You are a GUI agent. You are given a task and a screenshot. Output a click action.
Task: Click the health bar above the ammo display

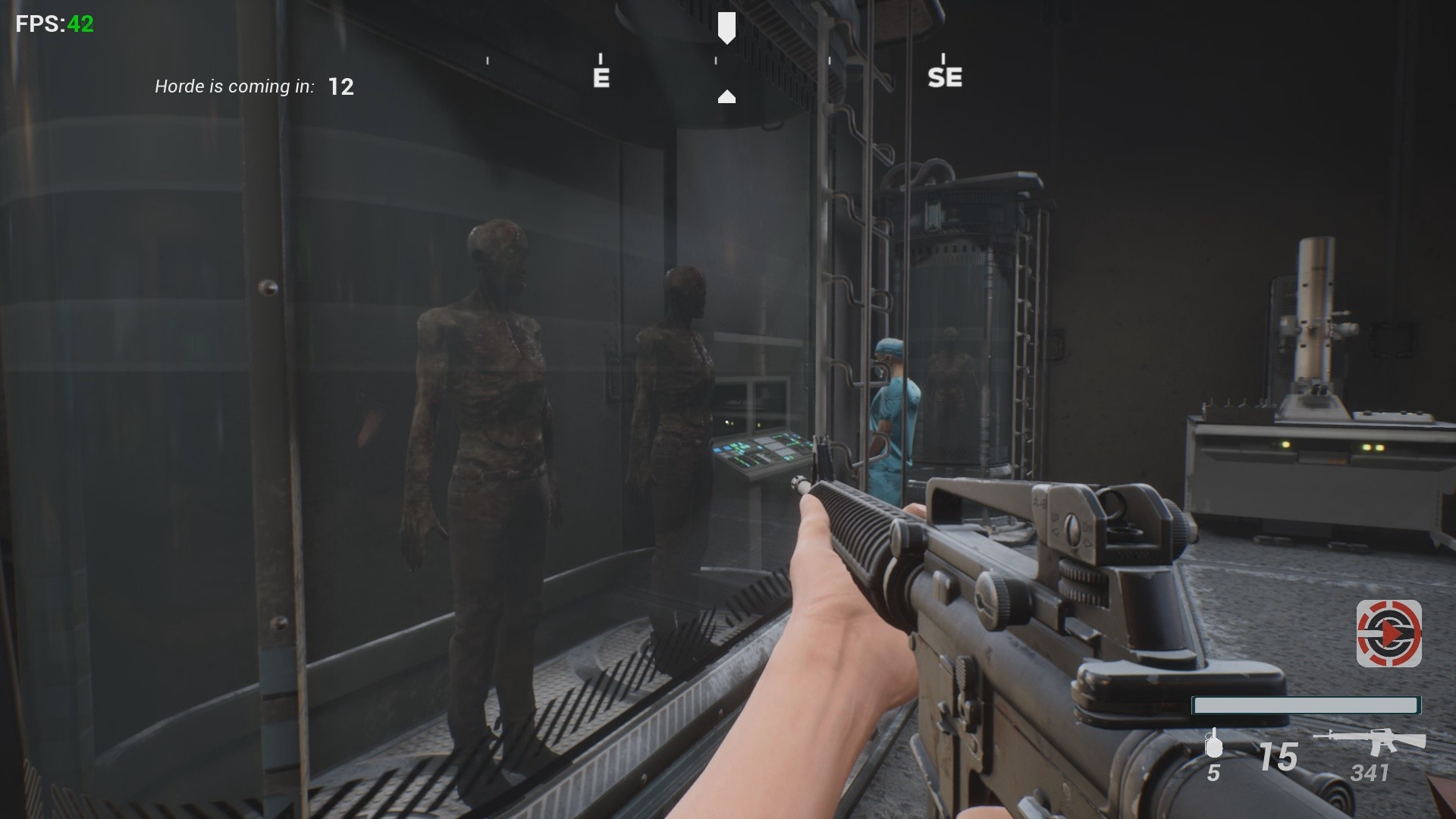pos(1306,705)
